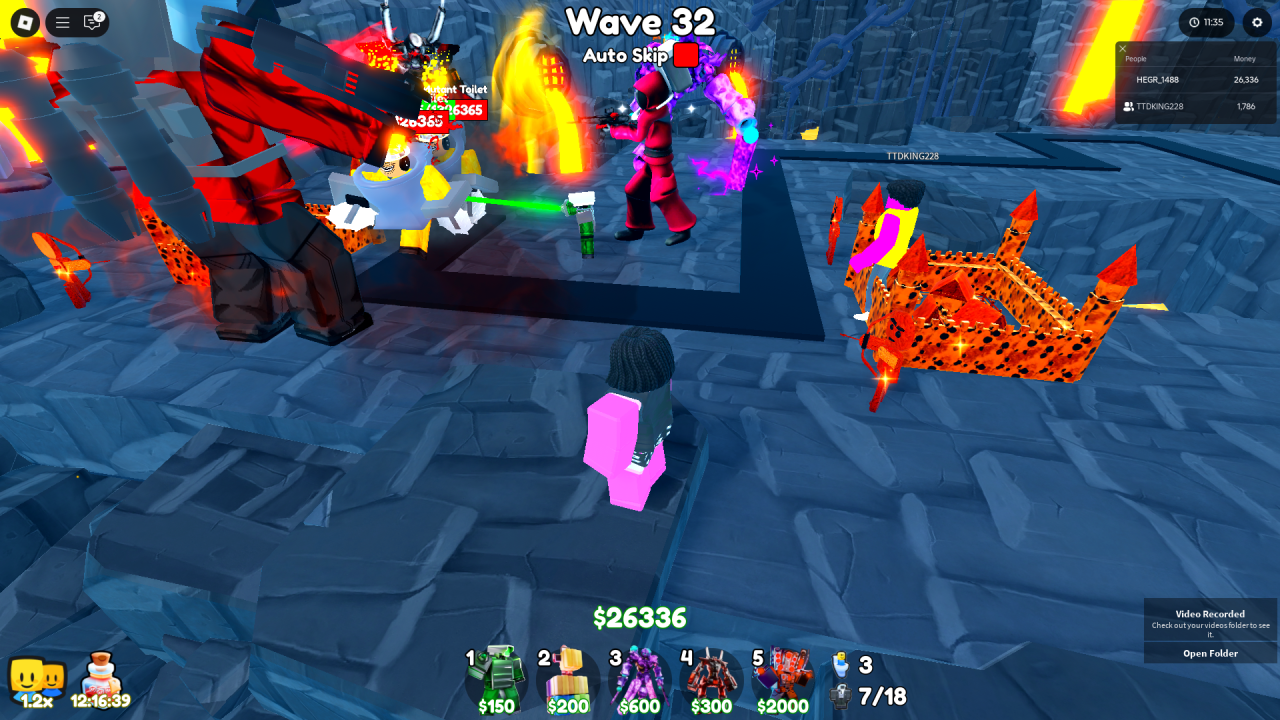
Task: Select HEGR_1488 in the player list
Action: click(1157, 80)
